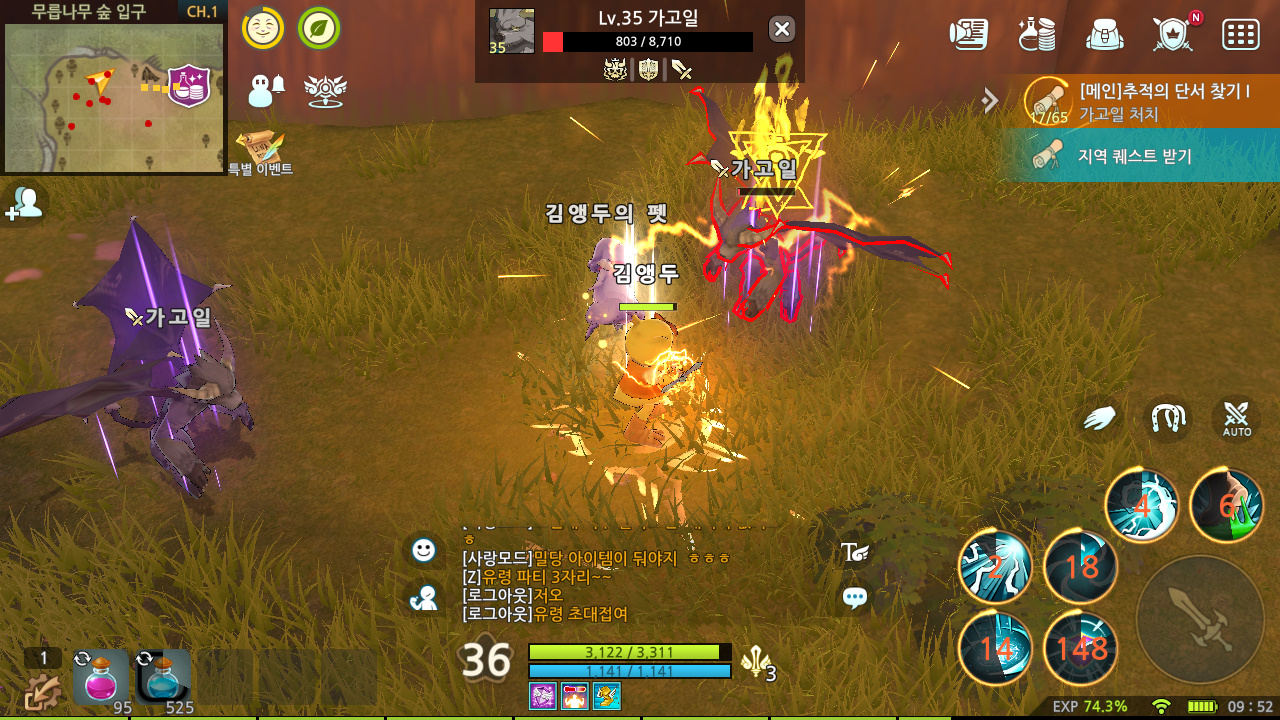Screen dimensions: 1280x720
Task: Tap the teal regional quest button
Action: [x=1140, y=156]
